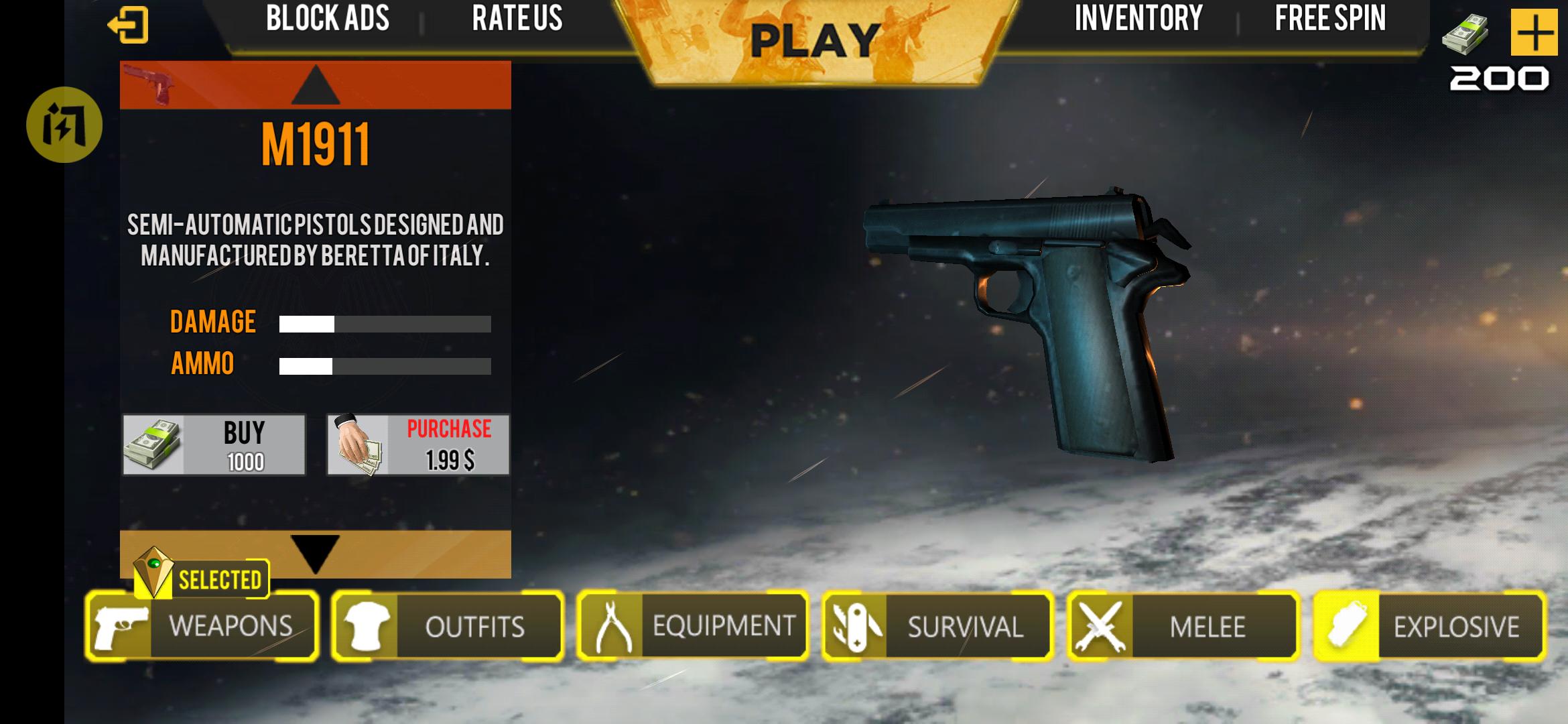Buy the M1911 for 1000 cash
This screenshot has height=724, width=1568.
(x=214, y=445)
